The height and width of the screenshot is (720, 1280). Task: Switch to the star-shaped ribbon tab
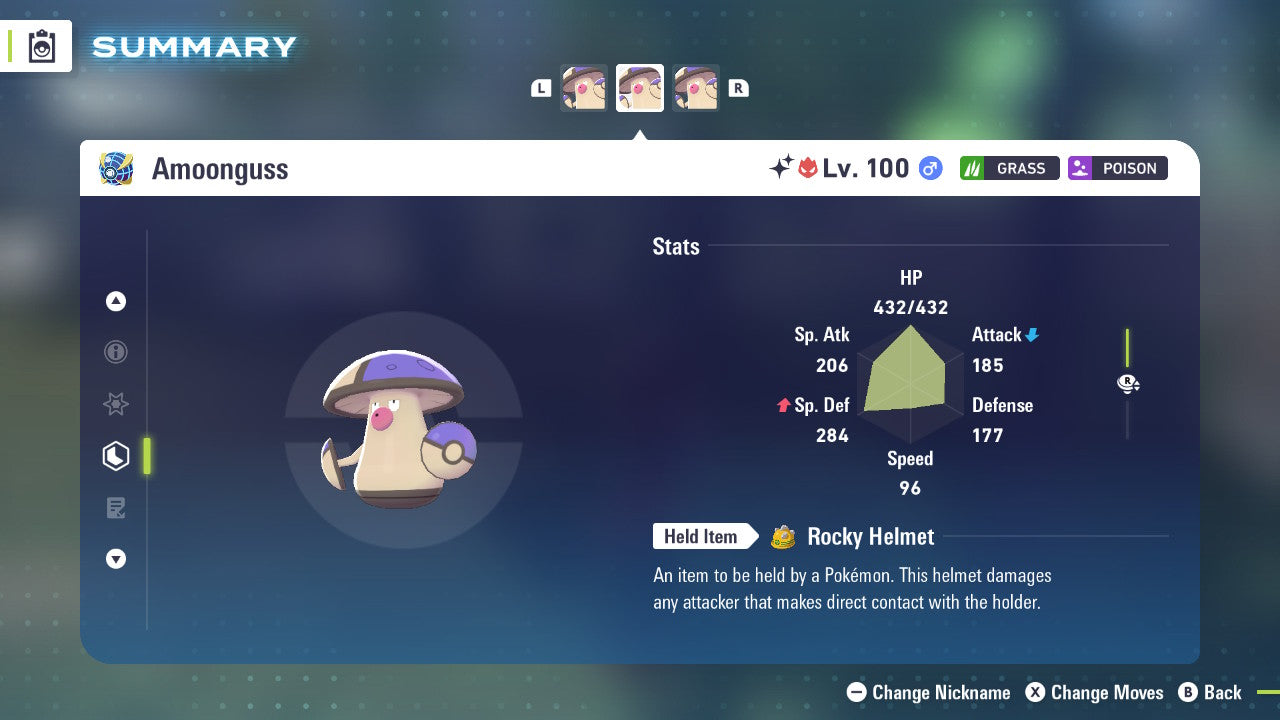pos(116,404)
